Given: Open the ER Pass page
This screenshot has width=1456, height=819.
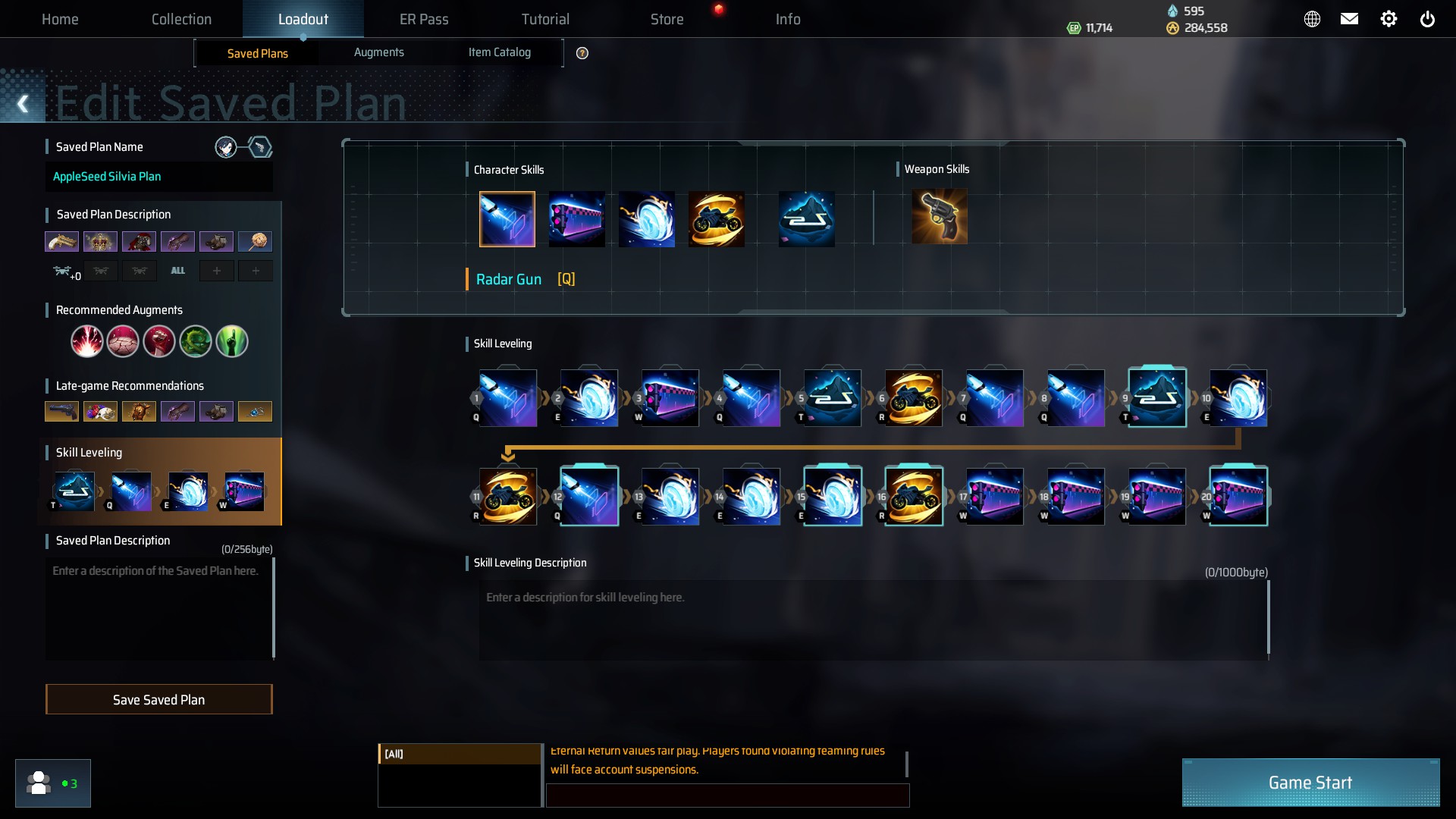Looking at the screenshot, I should tap(424, 19).
